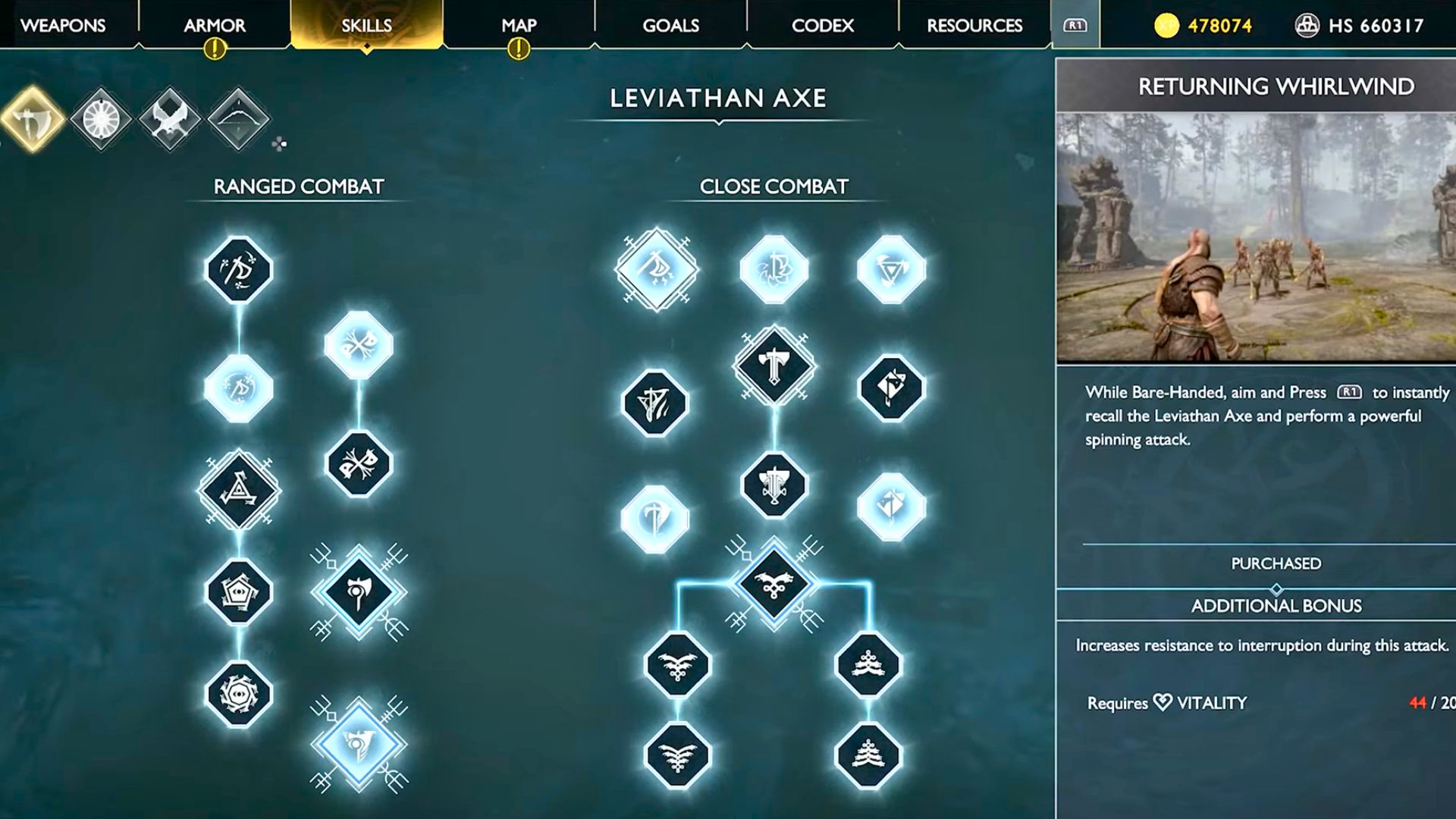Viewport: 1456px width, 819px height.
Task: Select the bow skill tree icon
Action: 238,119
